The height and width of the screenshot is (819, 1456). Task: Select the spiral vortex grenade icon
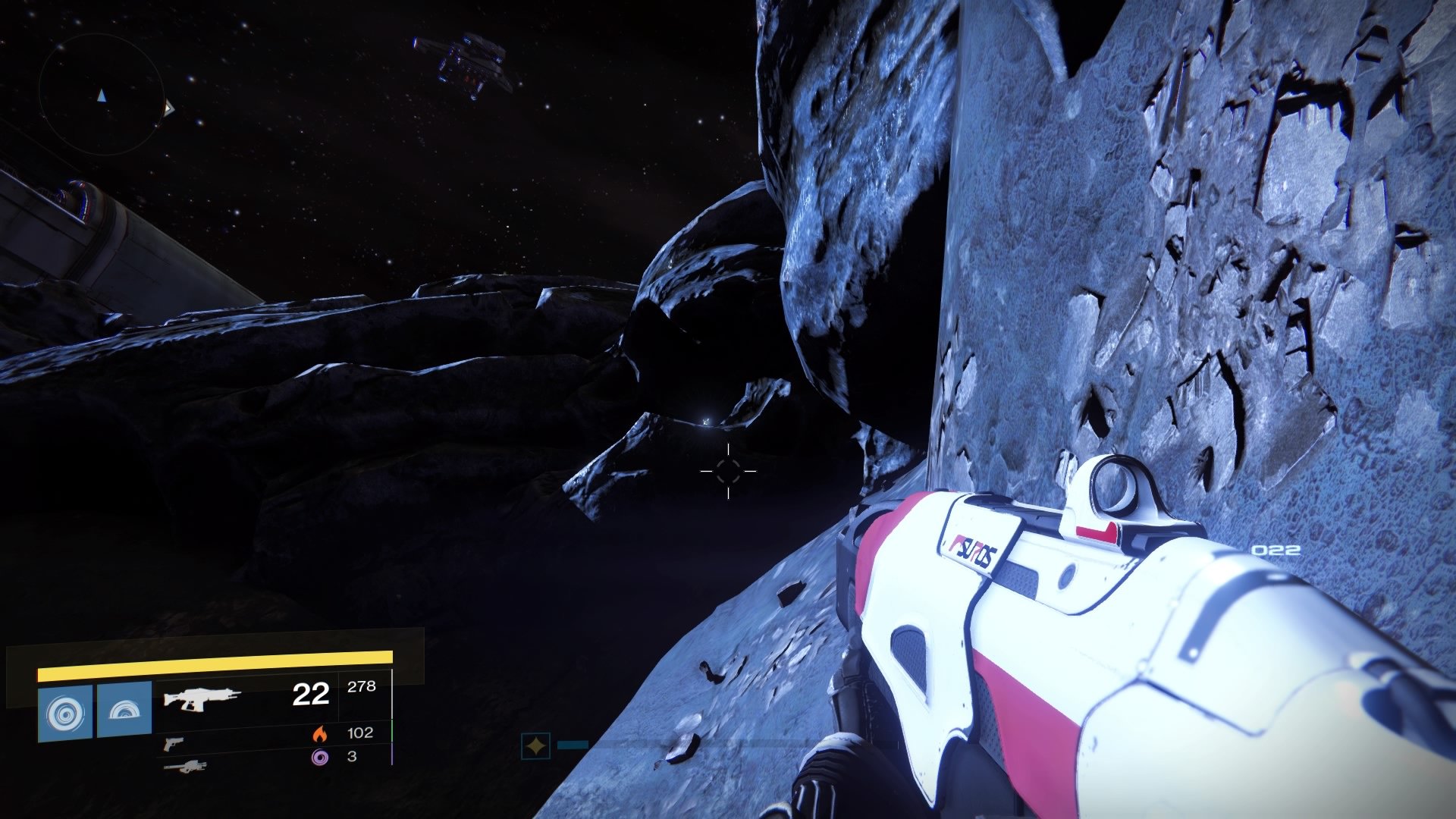(65, 713)
